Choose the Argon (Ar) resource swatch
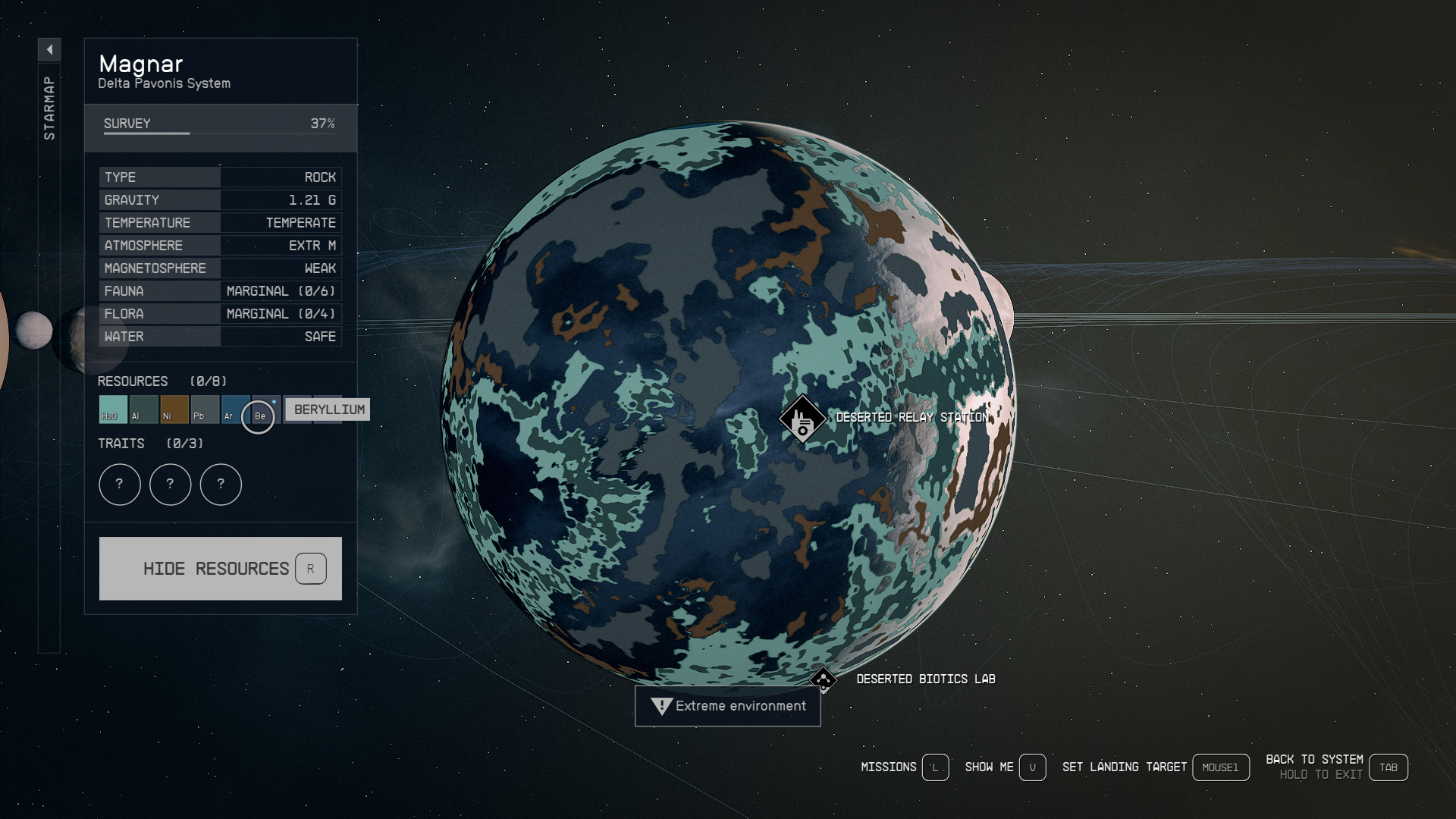This screenshot has height=819, width=1456. point(234,409)
